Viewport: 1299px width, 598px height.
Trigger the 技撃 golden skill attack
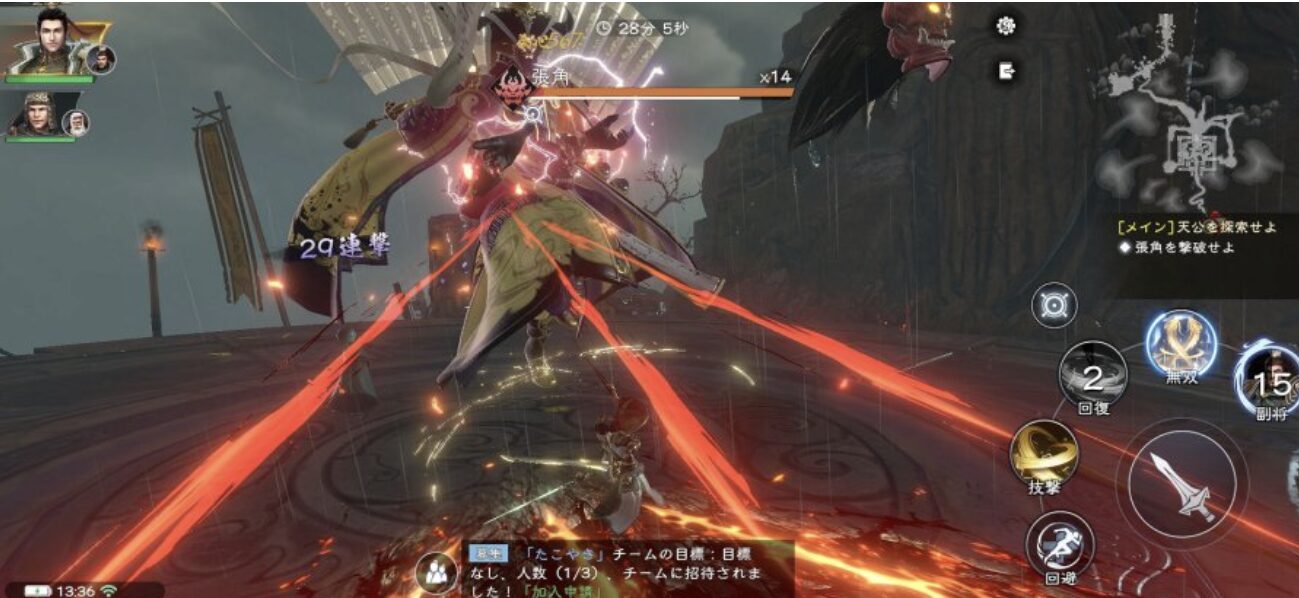click(x=1044, y=455)
